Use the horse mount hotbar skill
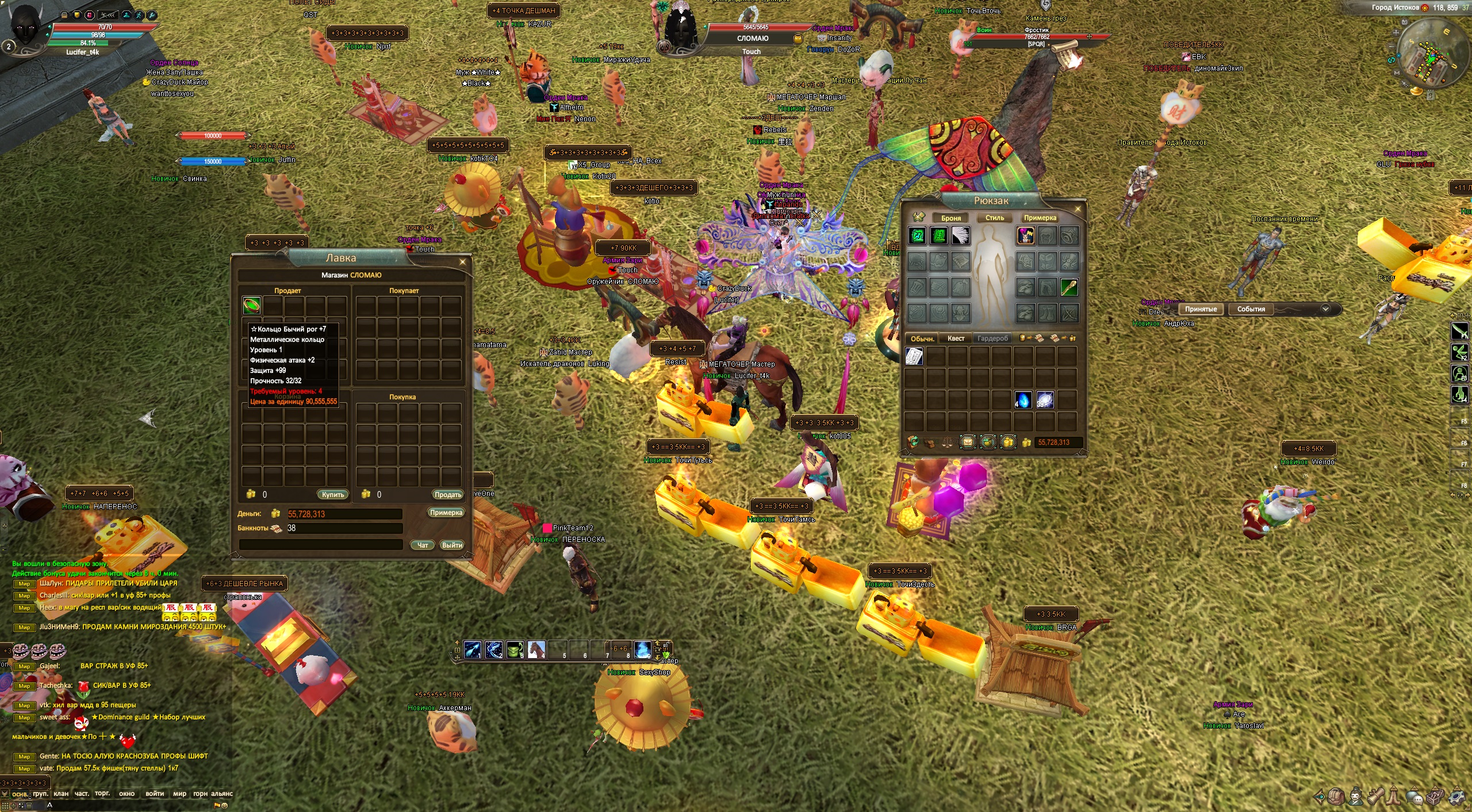The height and width of the screenshot is (812, 1472). [536, 649]
